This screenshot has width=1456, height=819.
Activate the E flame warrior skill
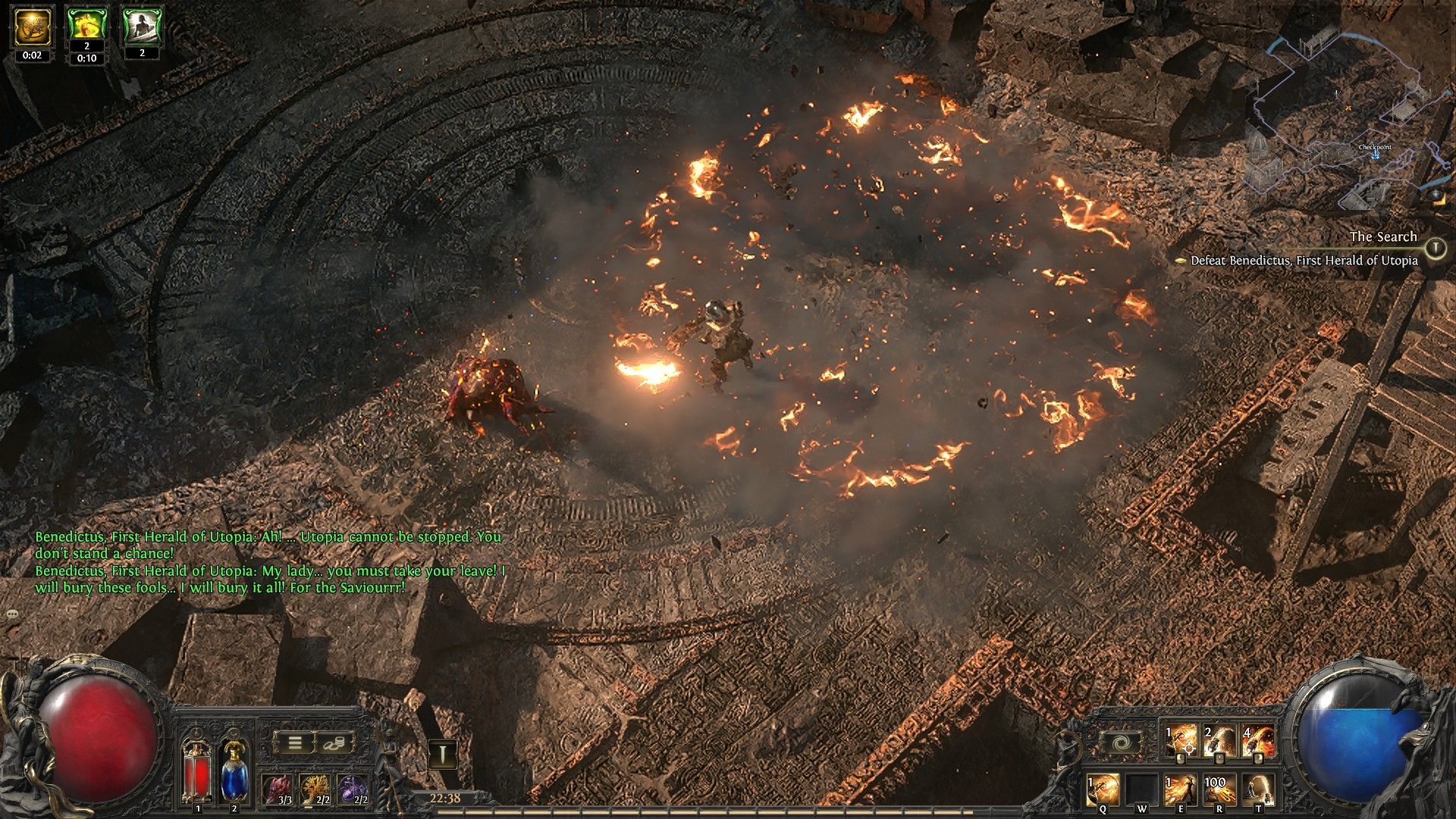pyautogui.click(x=1180, y=790)
